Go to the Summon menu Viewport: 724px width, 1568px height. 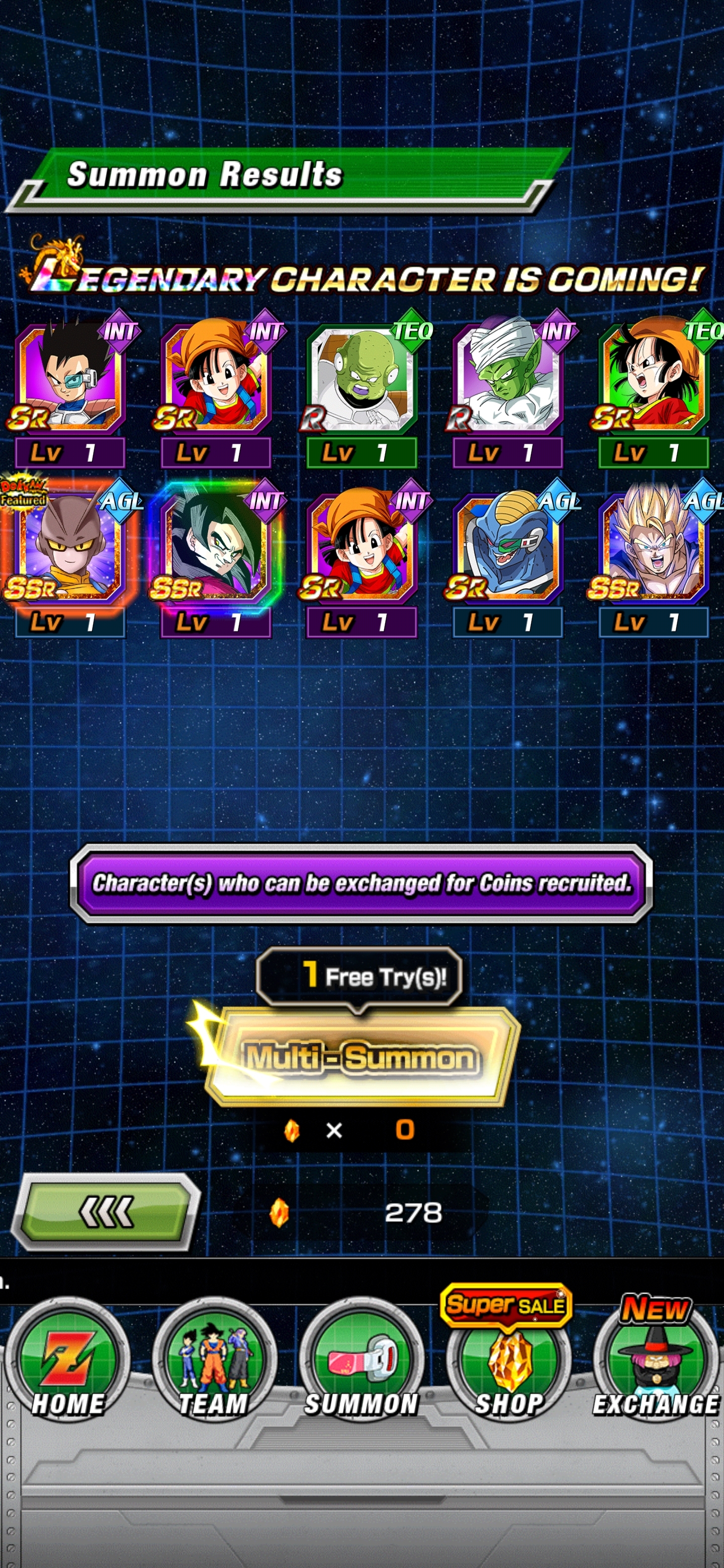(361, 1364)
